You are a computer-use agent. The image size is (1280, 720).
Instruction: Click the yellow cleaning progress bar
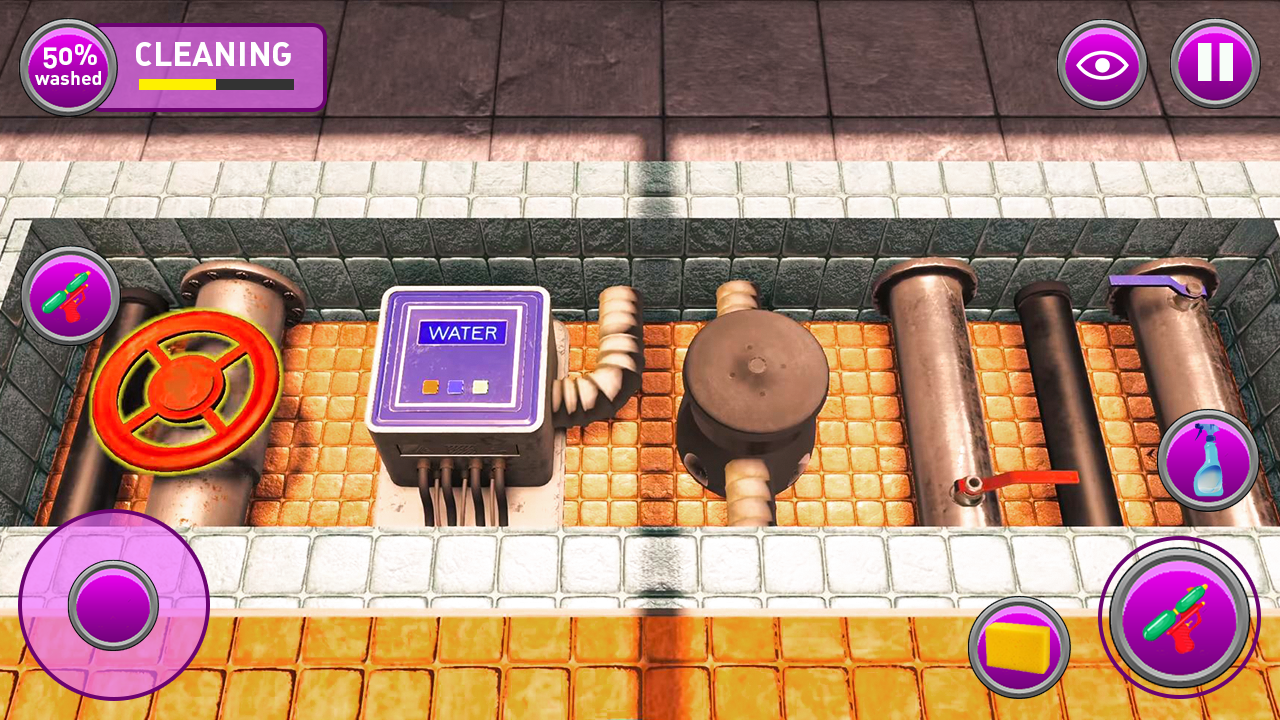pos(175,86)
